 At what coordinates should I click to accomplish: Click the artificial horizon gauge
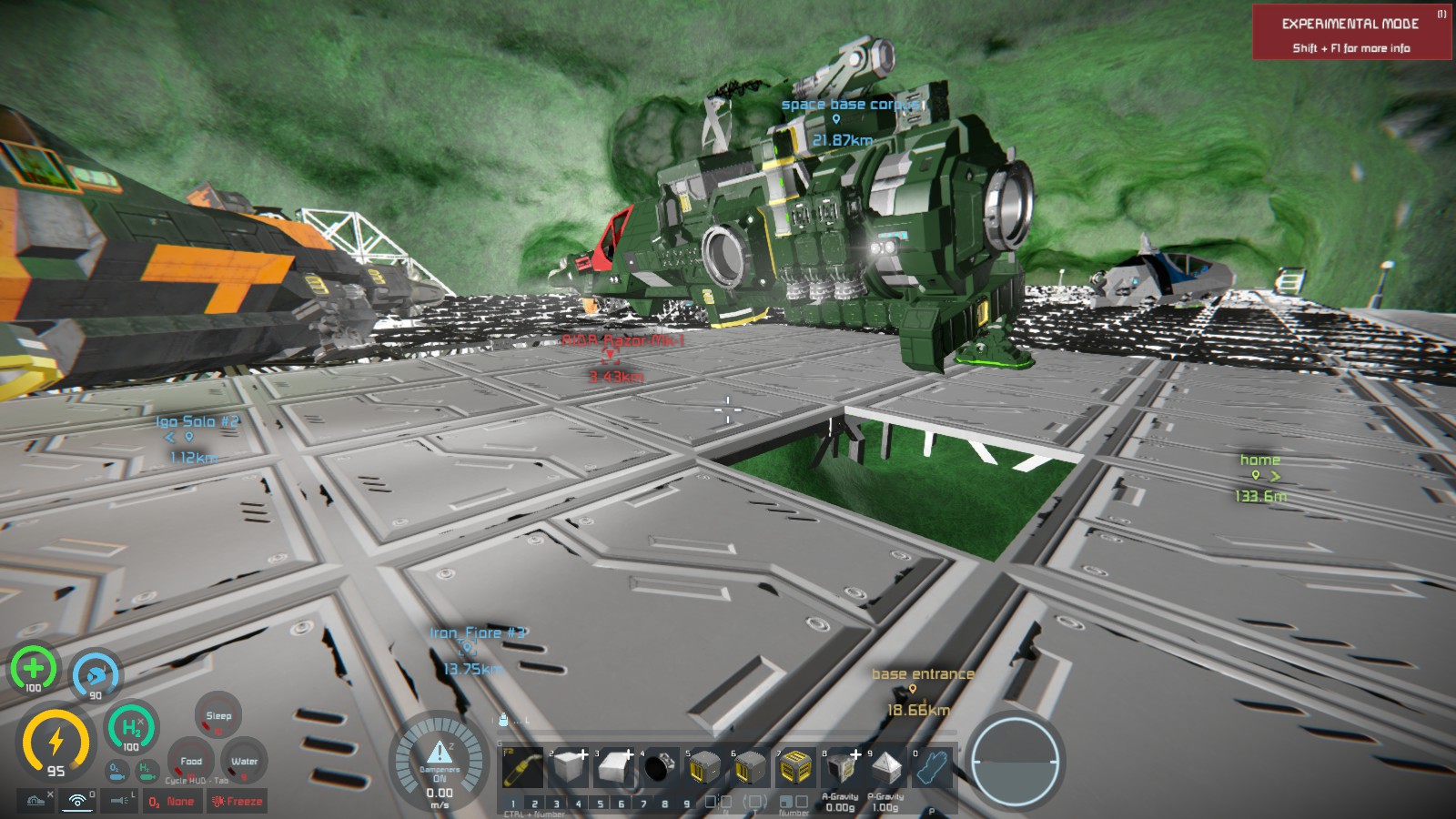pos(1014,762)
